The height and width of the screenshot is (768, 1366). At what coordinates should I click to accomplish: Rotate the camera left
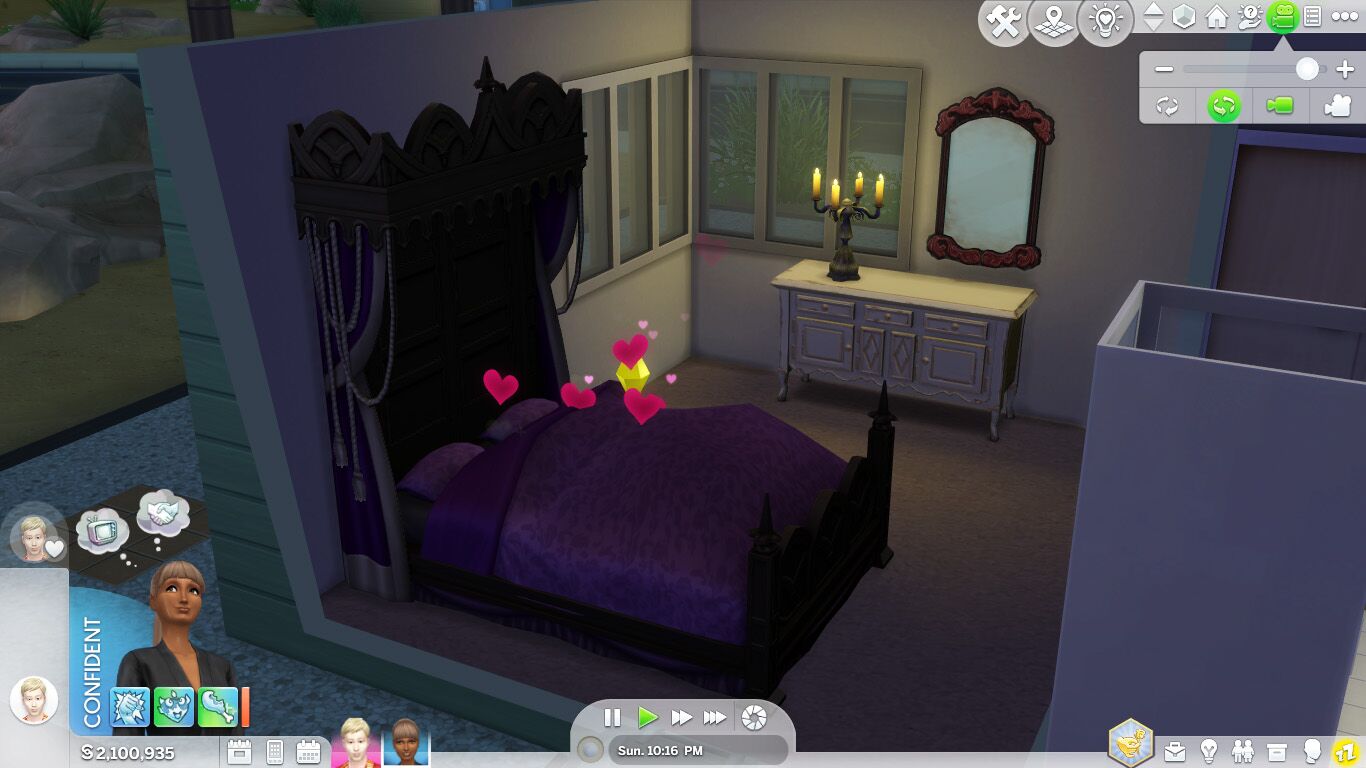(x=1166, y=105)
